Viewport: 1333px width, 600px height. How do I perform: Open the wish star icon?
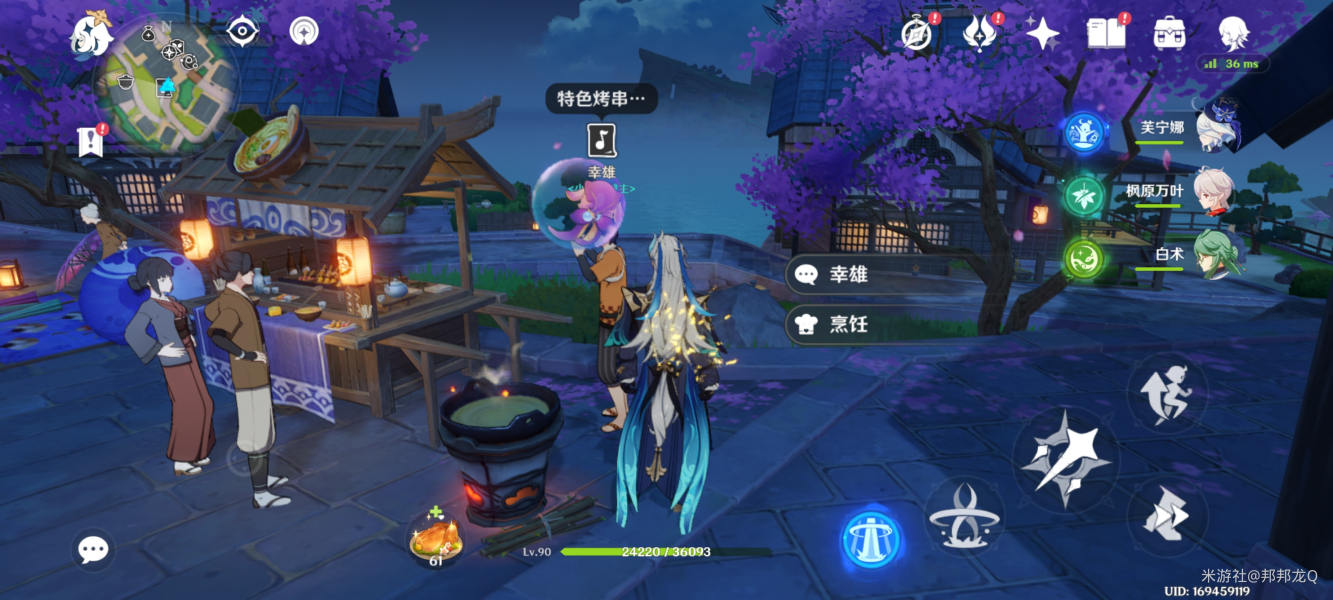(1043, 33)
